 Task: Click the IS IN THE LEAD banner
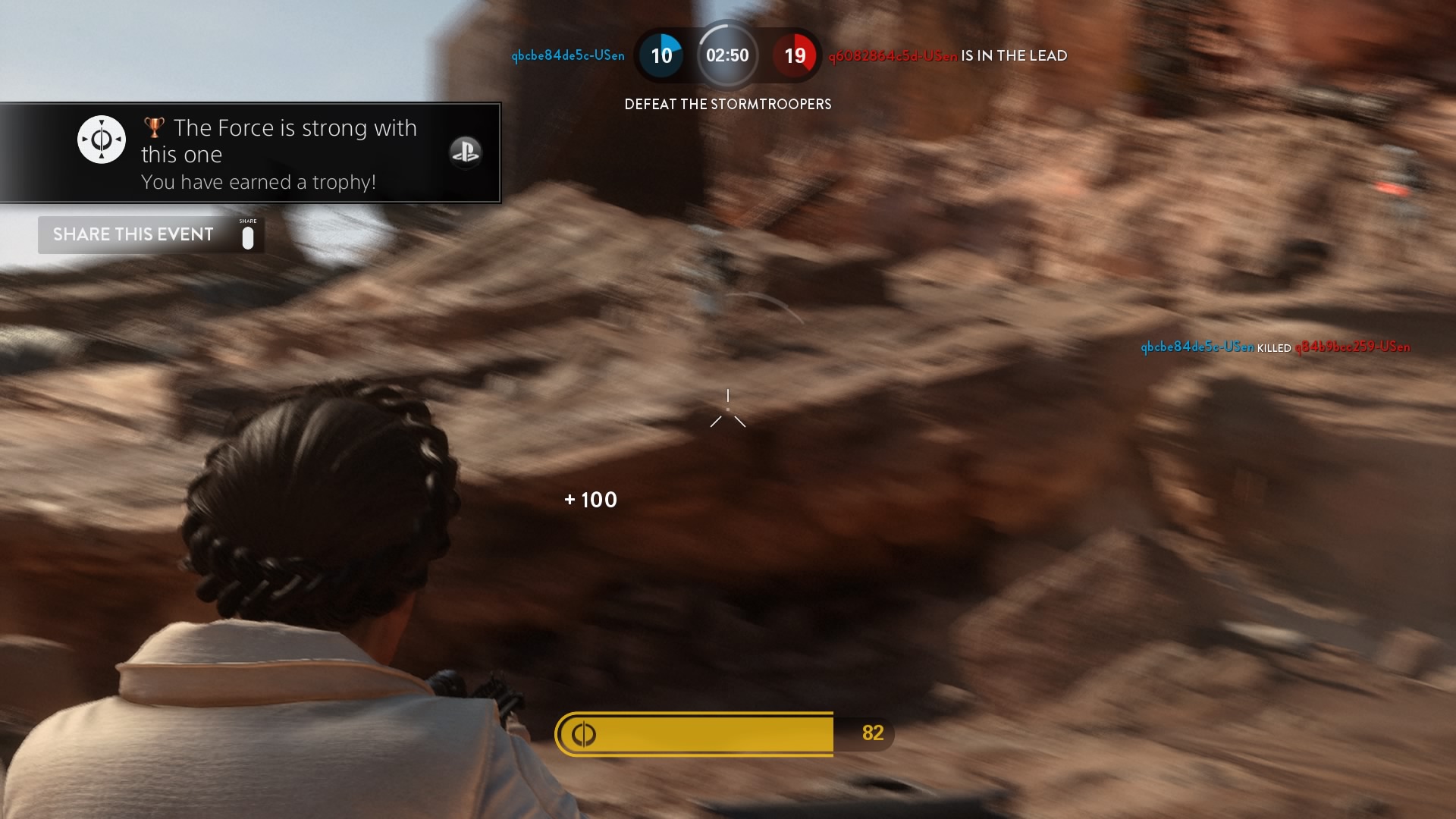[1014, 55]
